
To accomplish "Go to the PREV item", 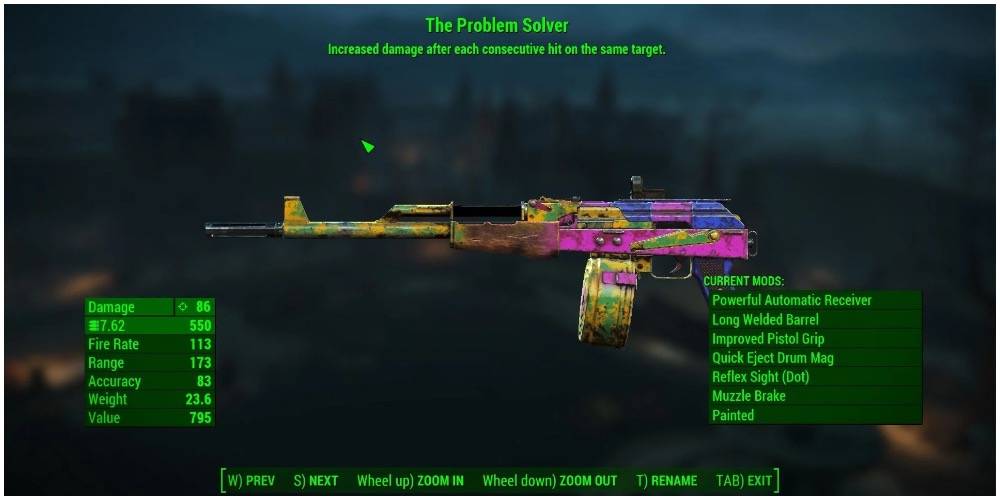I will pos(251,481).
